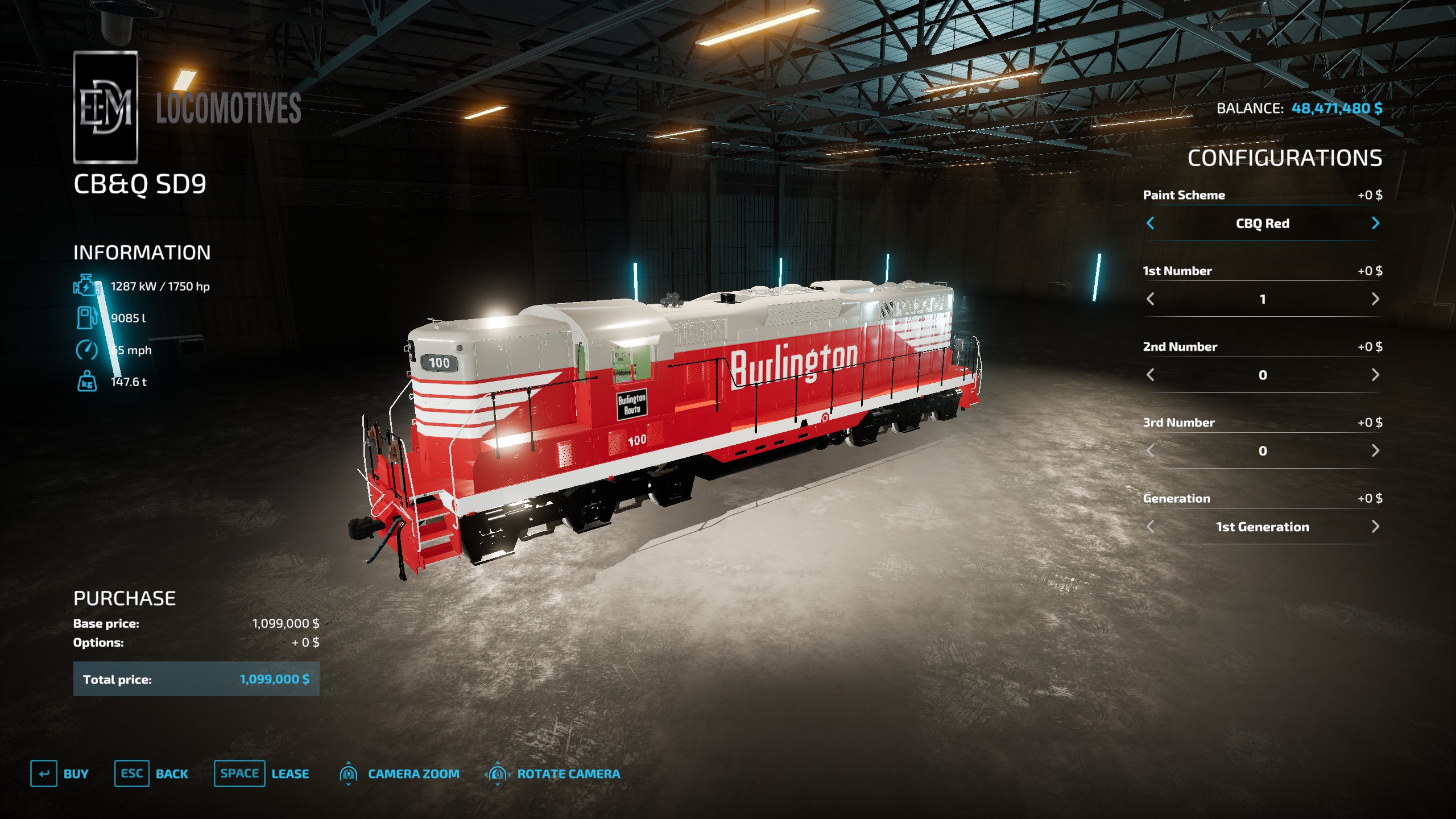Viewport: 1456px width, 819px height.
Task: Click LEASE to lease the locomotive
Action: pyautogui.click(x=291, y=773)
